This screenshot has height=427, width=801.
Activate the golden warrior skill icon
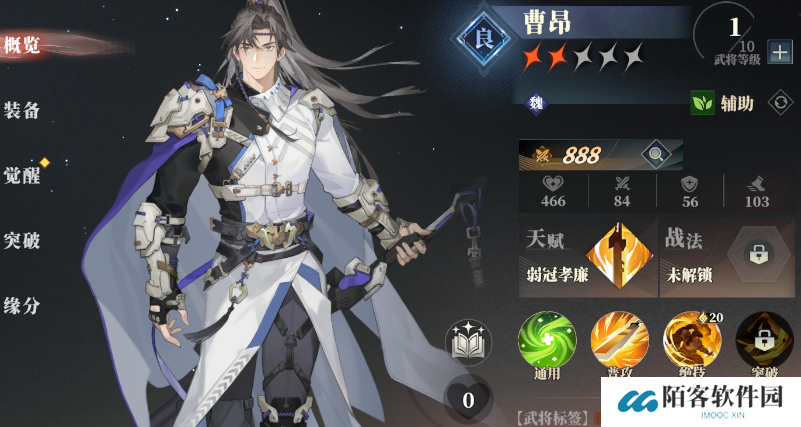click(692, 342)
